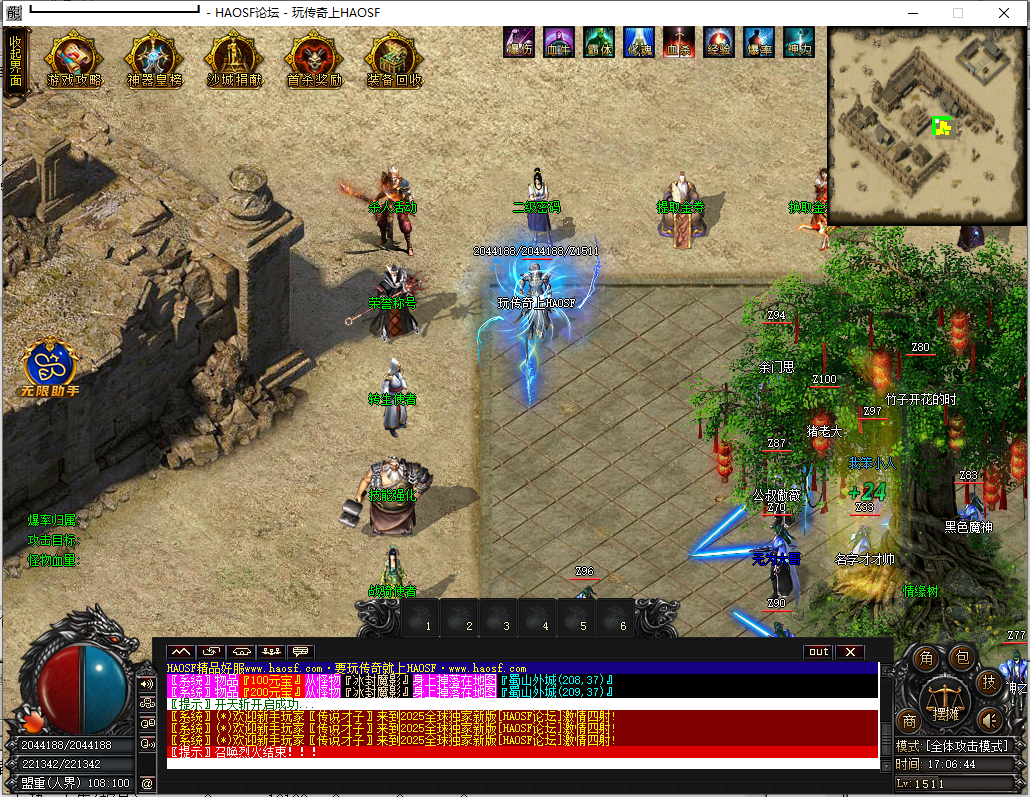Viewport: 1030px width, 797px height.
Task: Select the 经验 experience buff icon
Action: (719, 42)
